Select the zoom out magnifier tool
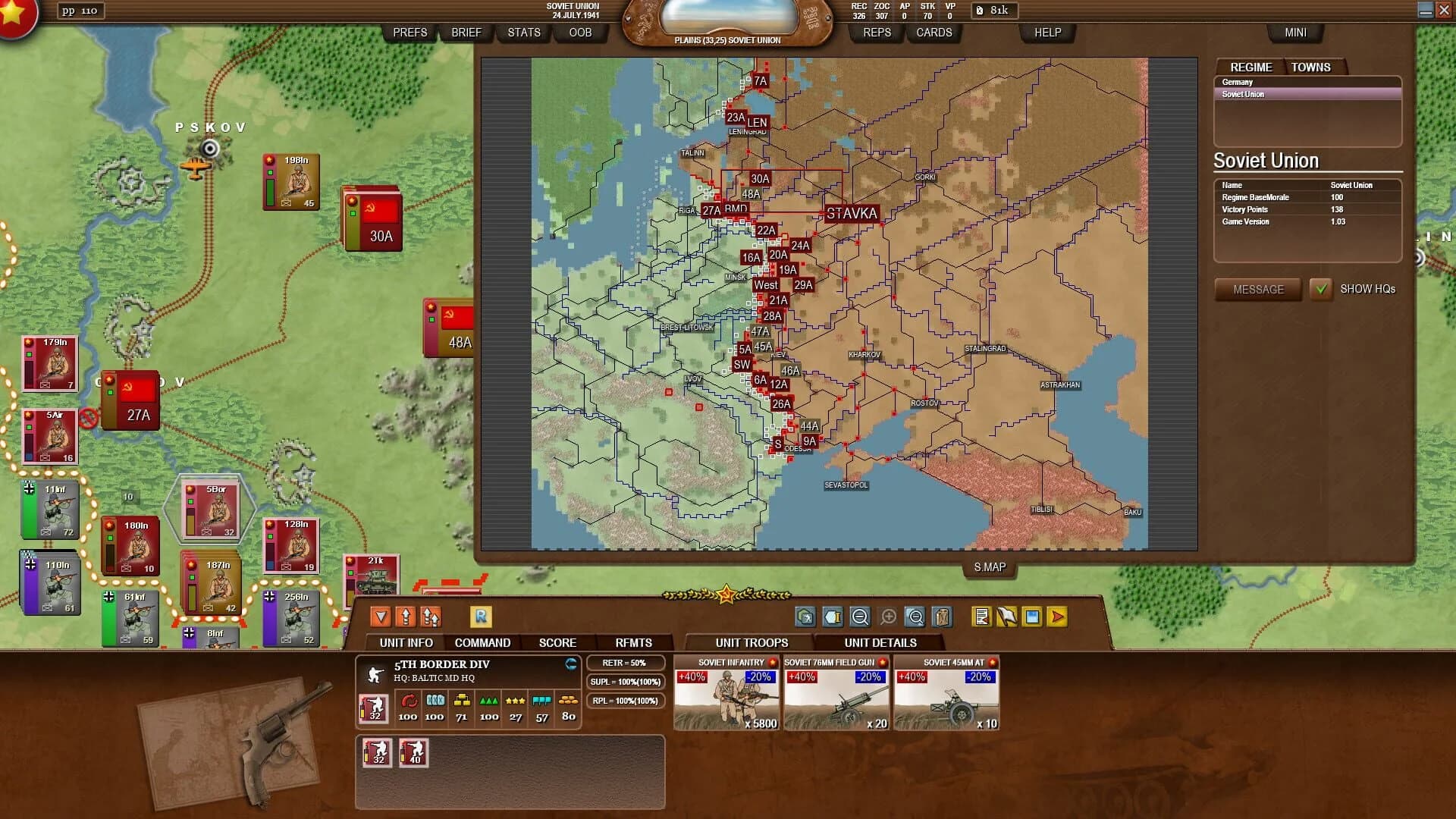Viewport: 1456px width, 819px height. point(859,617)
